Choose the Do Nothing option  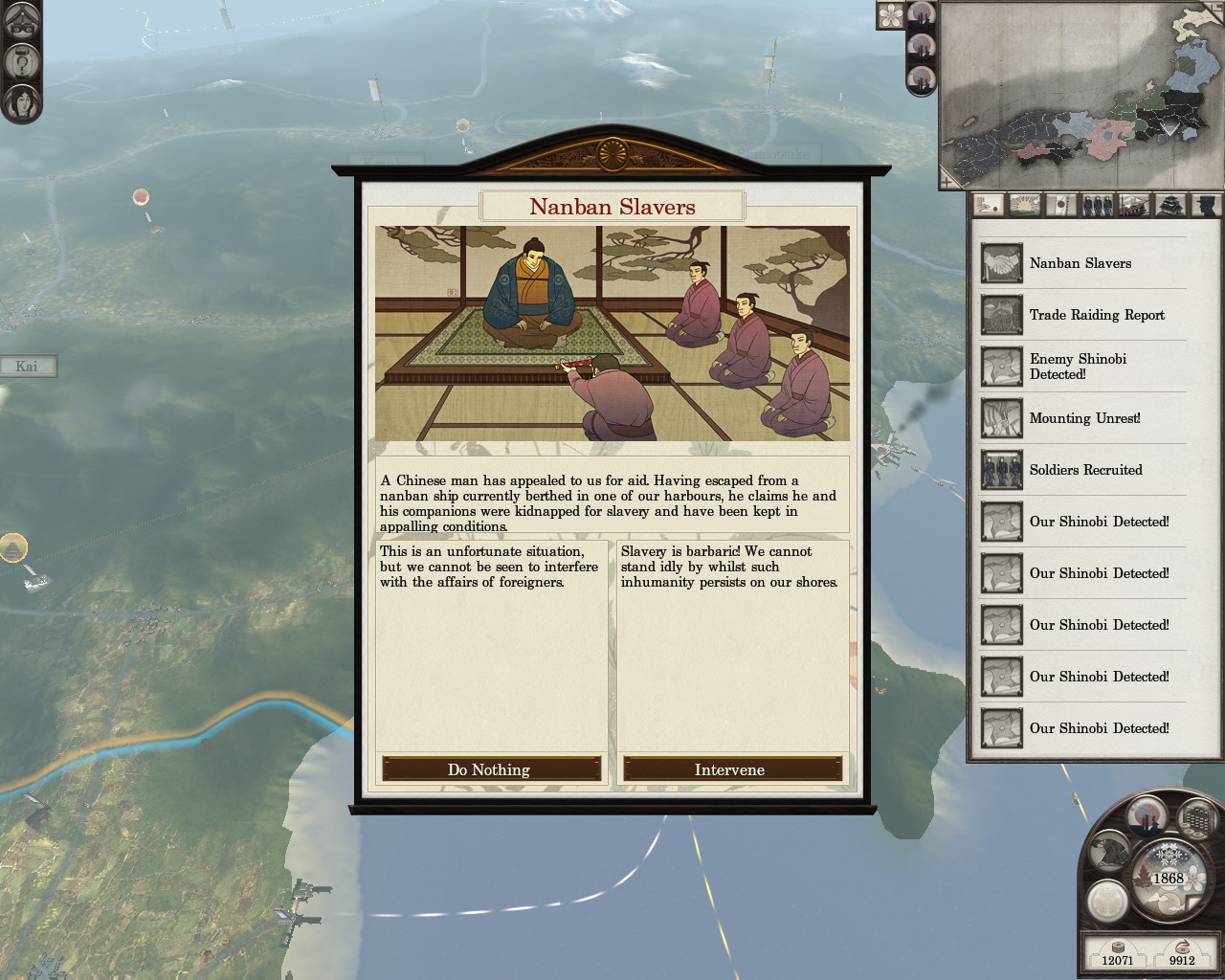coord(491,769)
